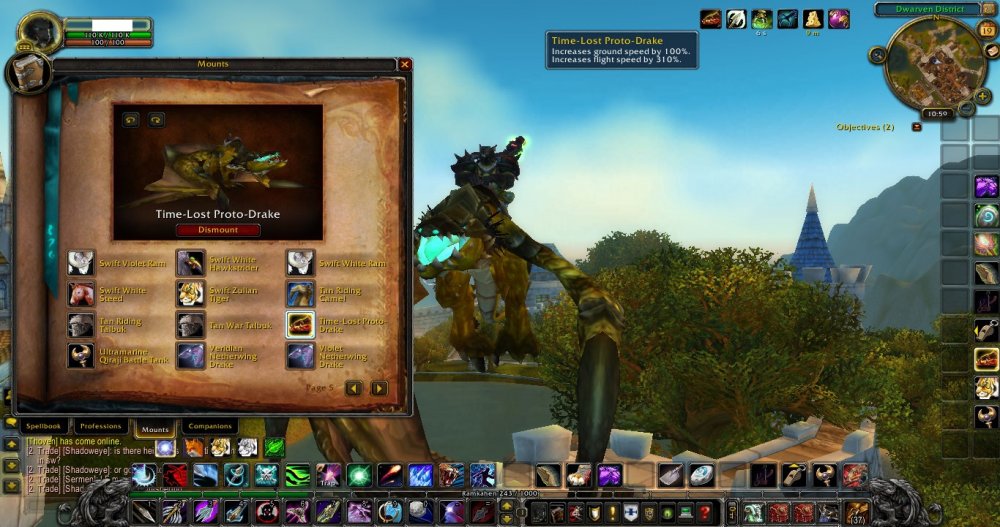Switch to the Companions tab

[208, 427]
